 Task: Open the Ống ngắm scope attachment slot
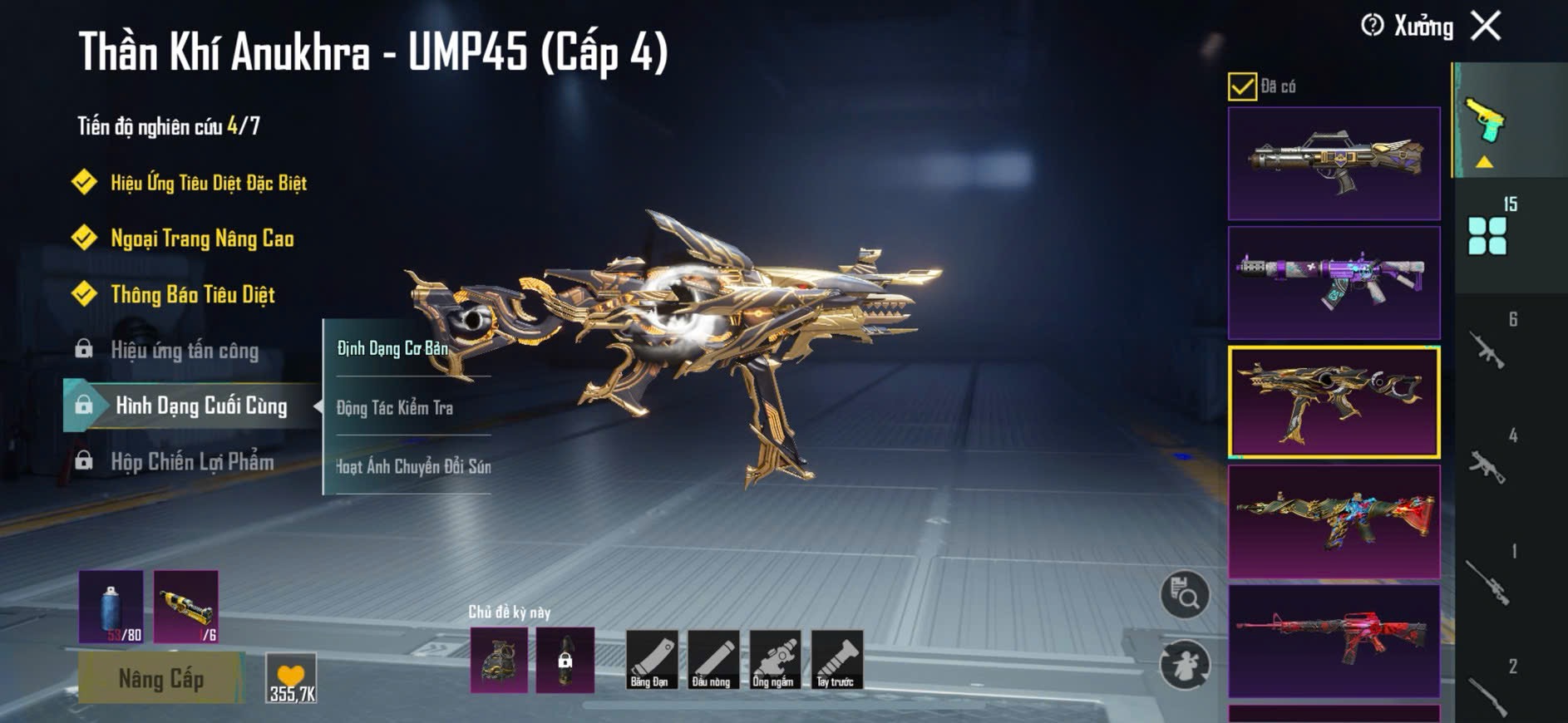(773, 660)
